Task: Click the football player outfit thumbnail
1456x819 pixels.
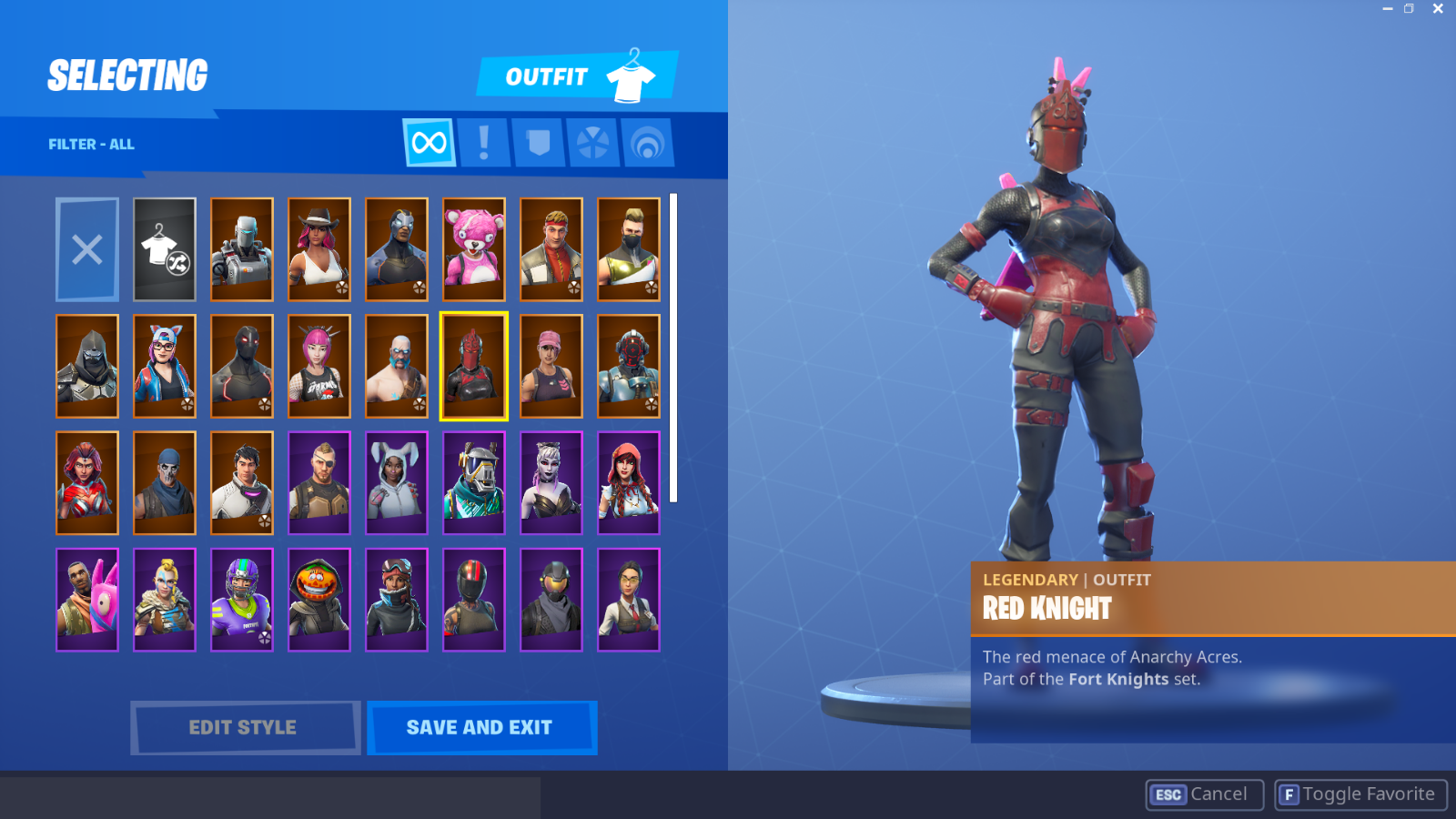Action: pos(241,598)
